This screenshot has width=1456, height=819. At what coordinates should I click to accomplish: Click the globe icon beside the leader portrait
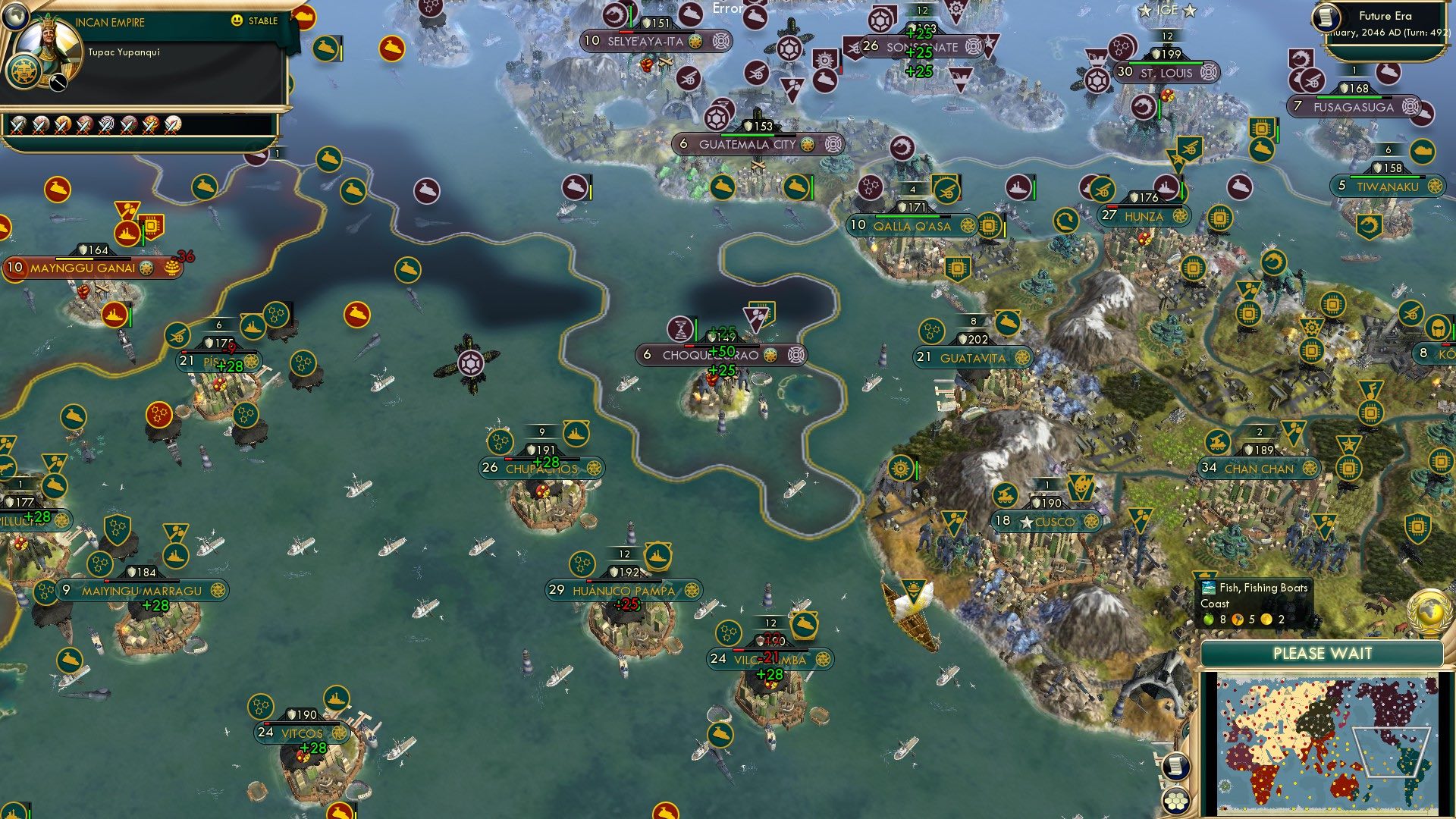(15, 18)
